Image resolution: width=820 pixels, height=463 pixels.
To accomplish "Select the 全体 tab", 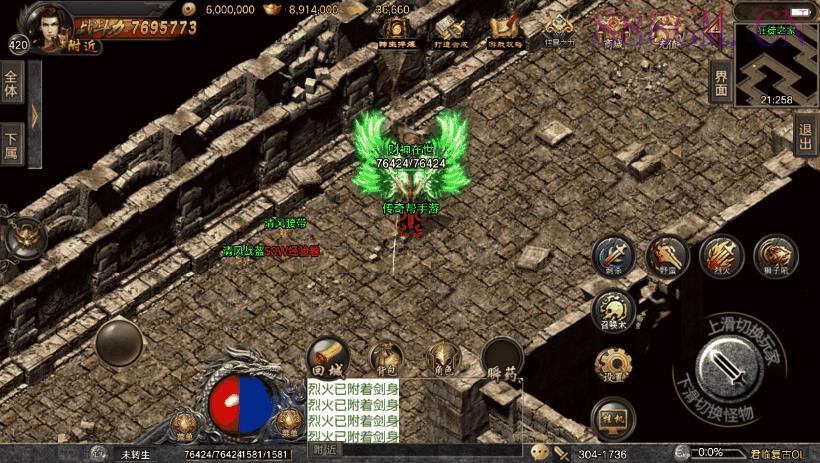I will pos(12,83).
